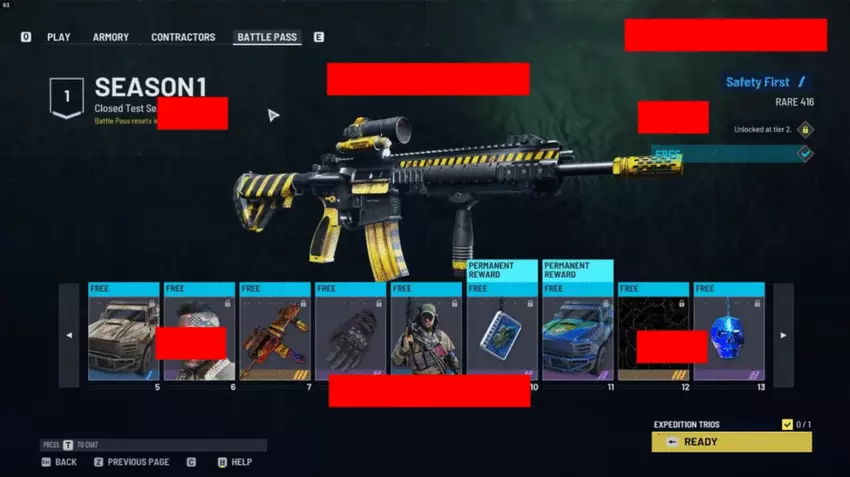This screenshot has width=850, height=477.
Task: Open the Armory tab
Action: (x=111, y=37)
